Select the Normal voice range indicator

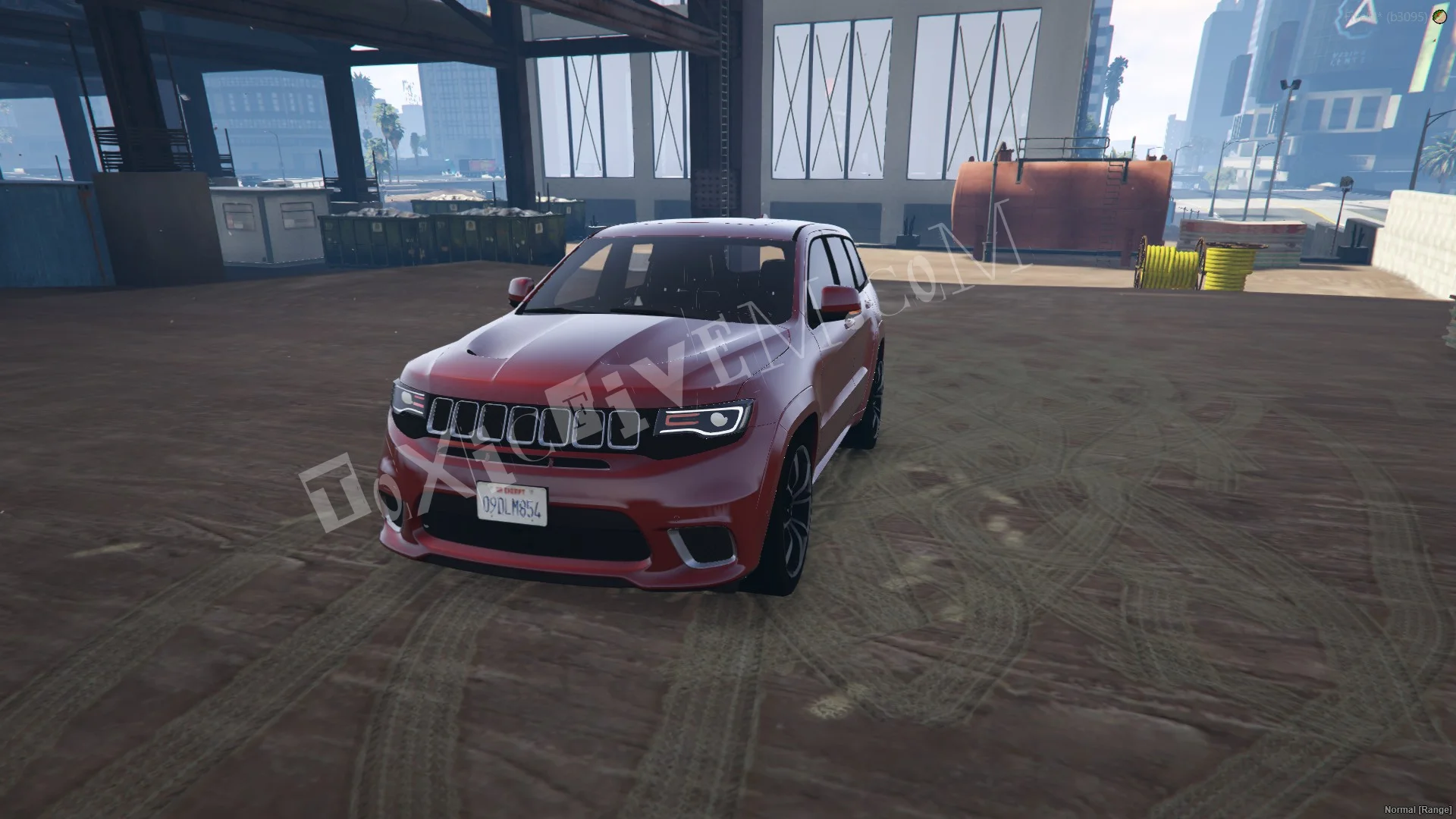(x=1418, y=811)
